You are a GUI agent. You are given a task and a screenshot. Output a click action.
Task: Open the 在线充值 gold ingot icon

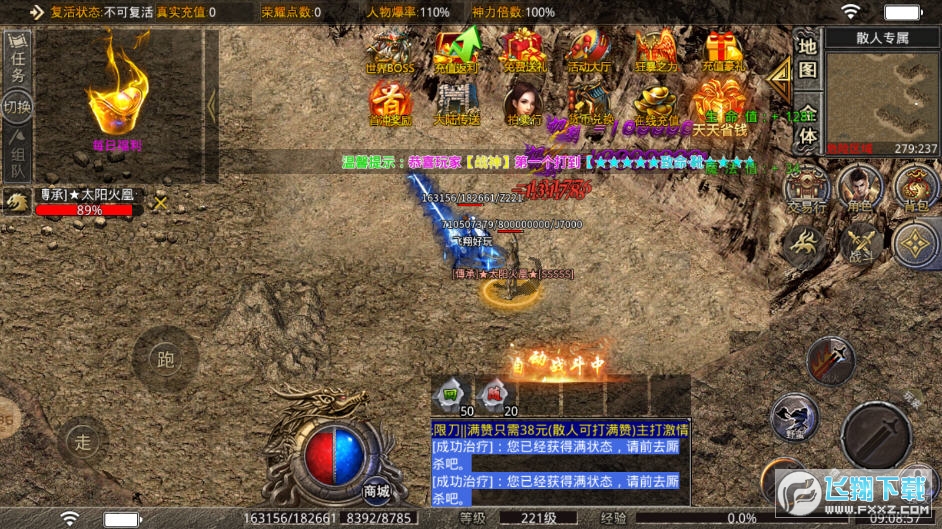[x=656, y=102]
